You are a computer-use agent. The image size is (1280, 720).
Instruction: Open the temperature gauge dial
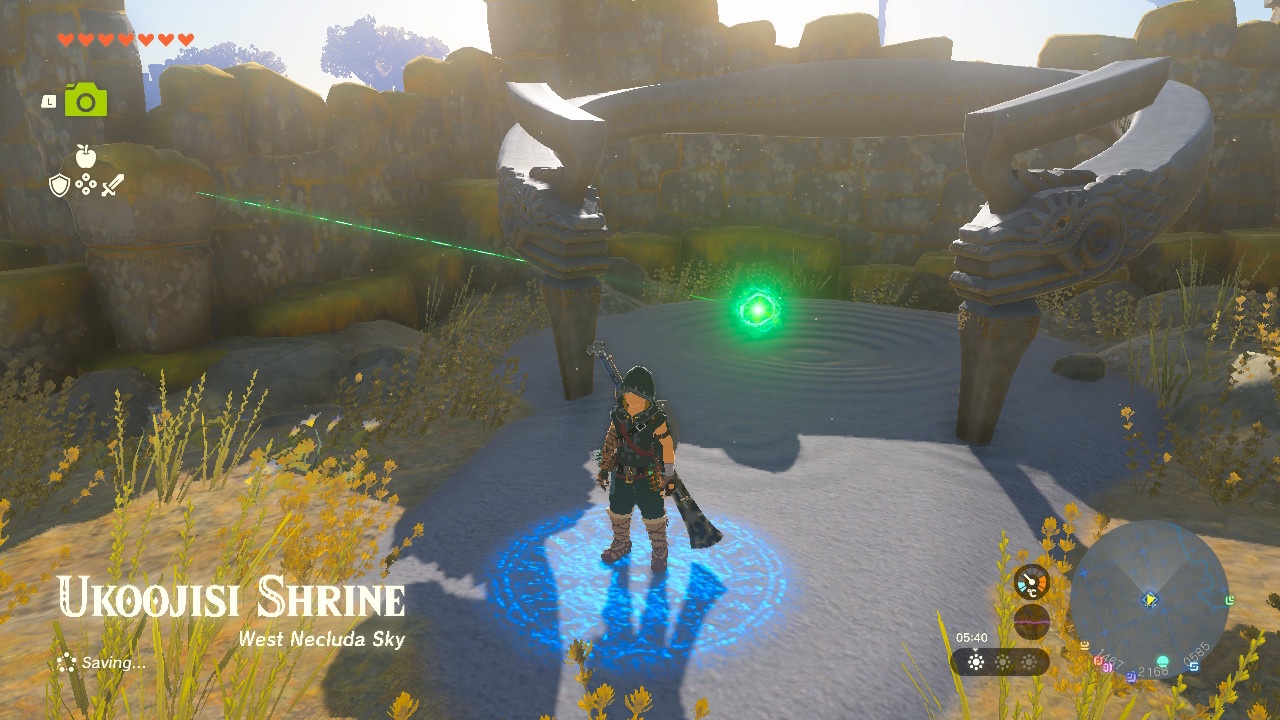[1032, 583]
